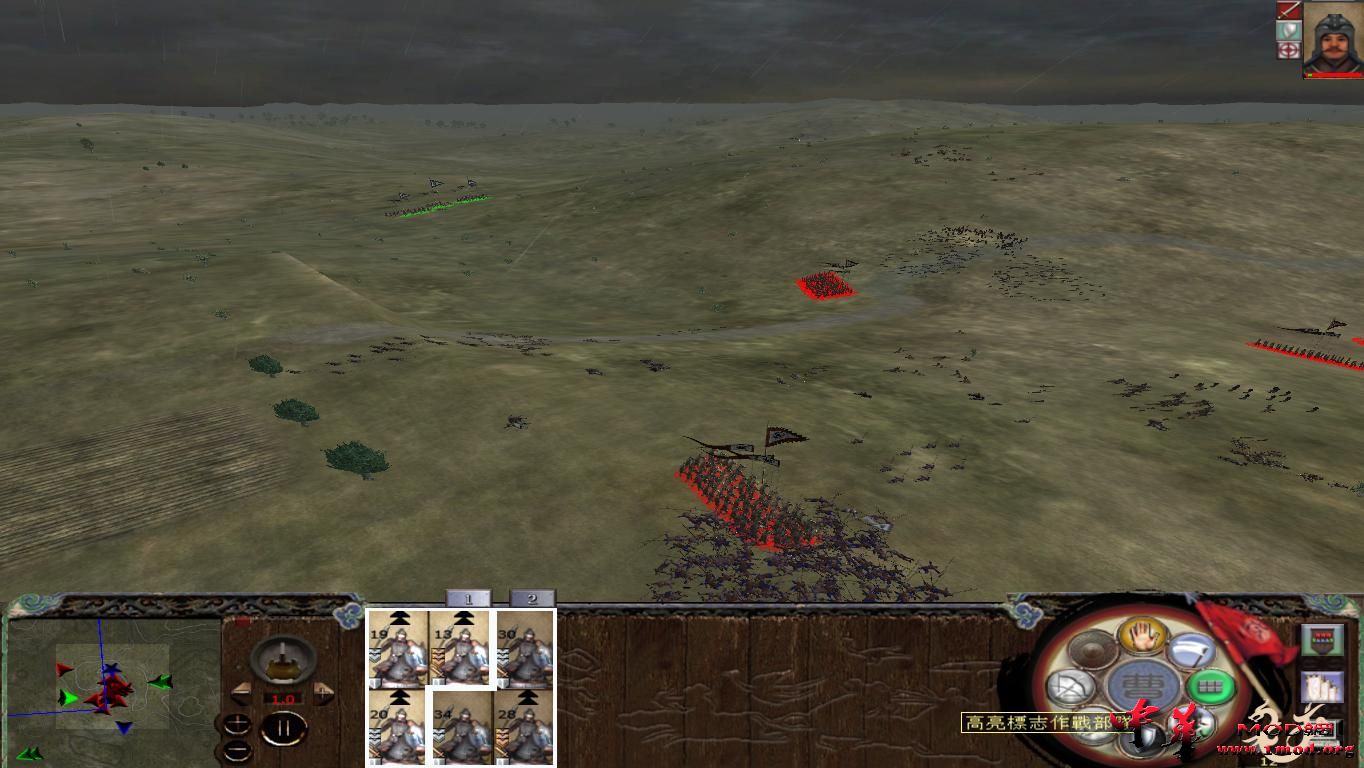1364x768 pixels.
Task: Toggle the crossed-swords attack indicator near the portrait
Action: 1289,10
